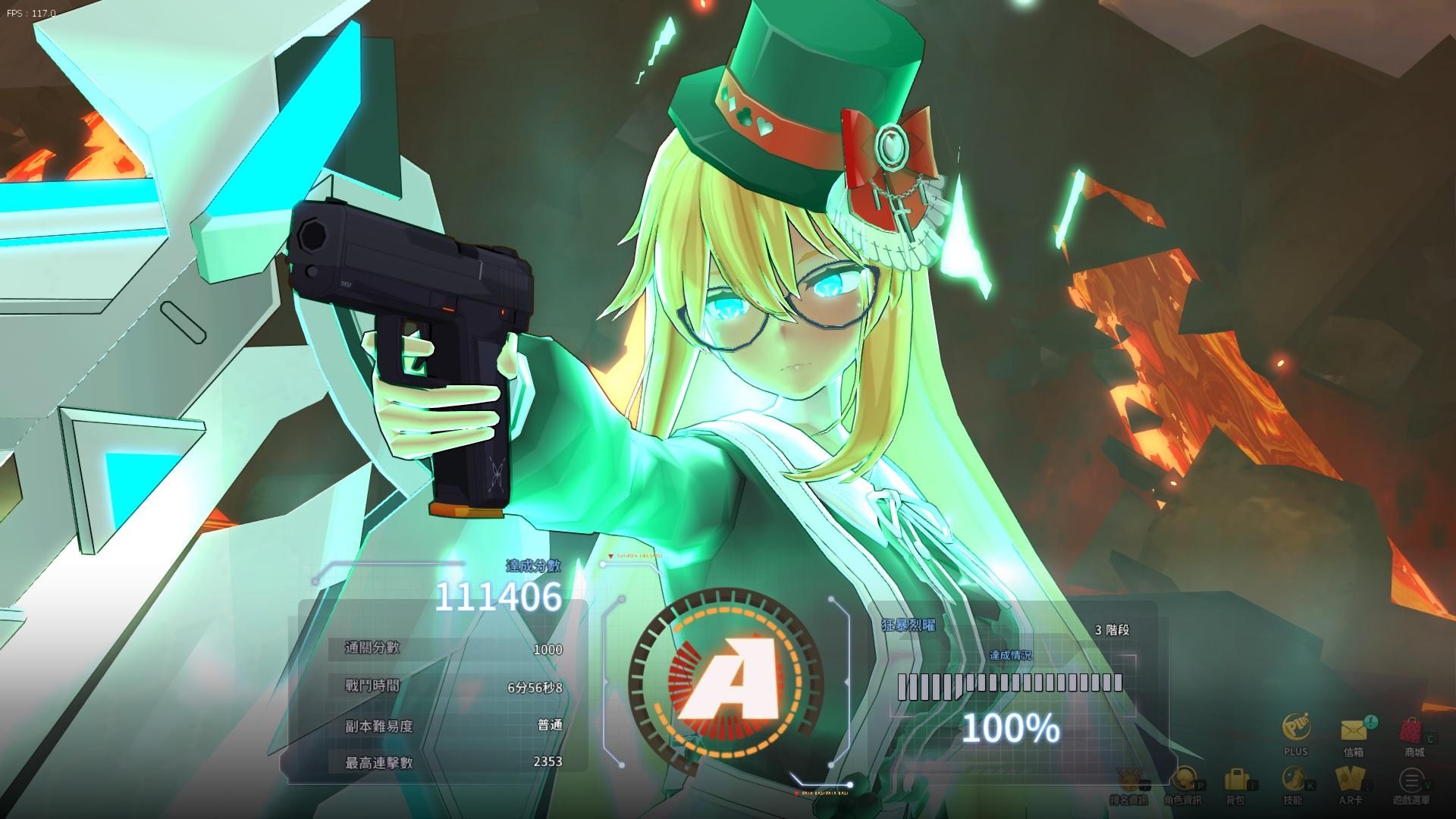Show ranking info (排名資訊) medal icon
Viewport: 1456px width, 819px height.
tap(1130, 779)
